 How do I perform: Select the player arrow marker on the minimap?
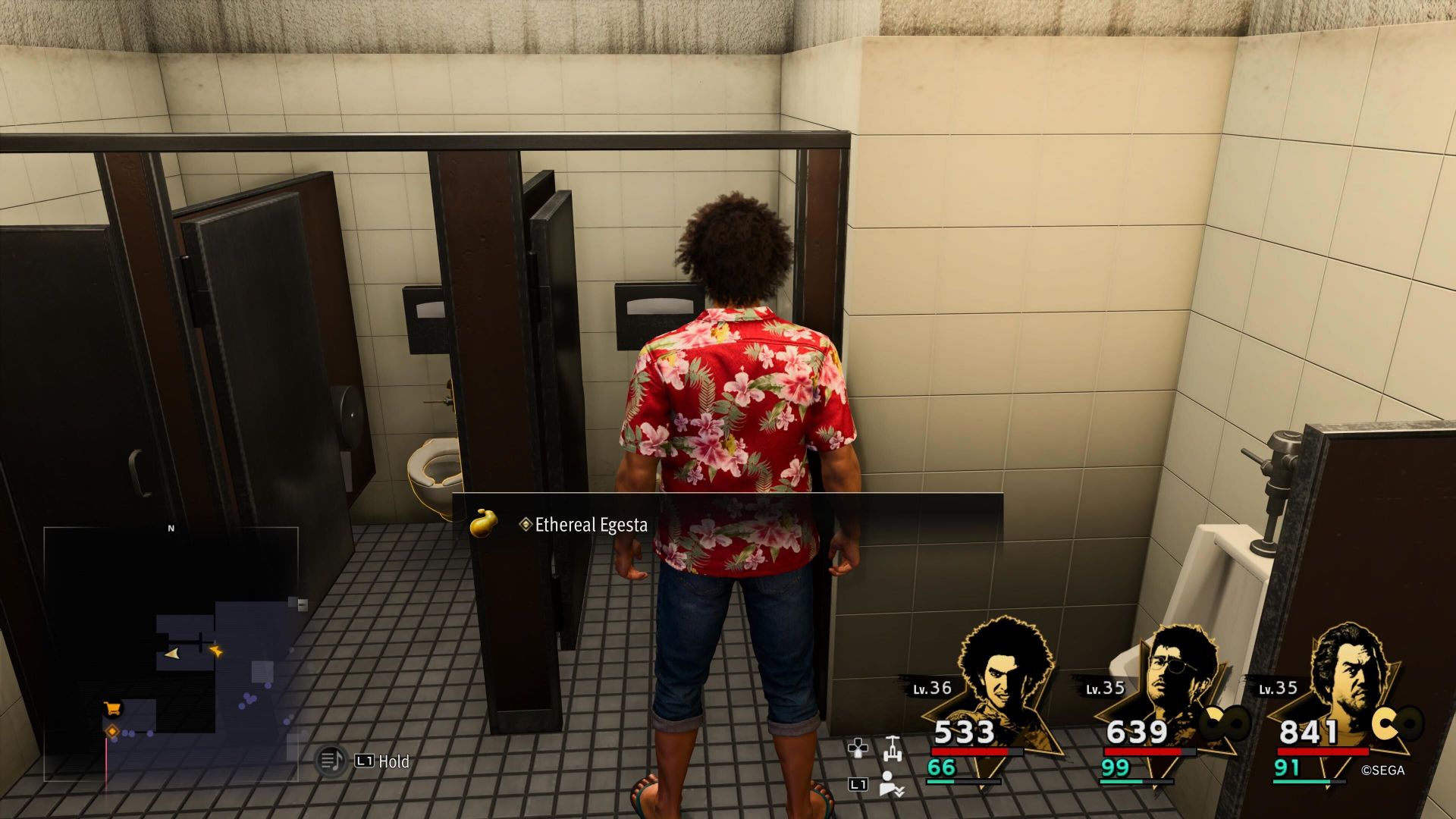173,653
